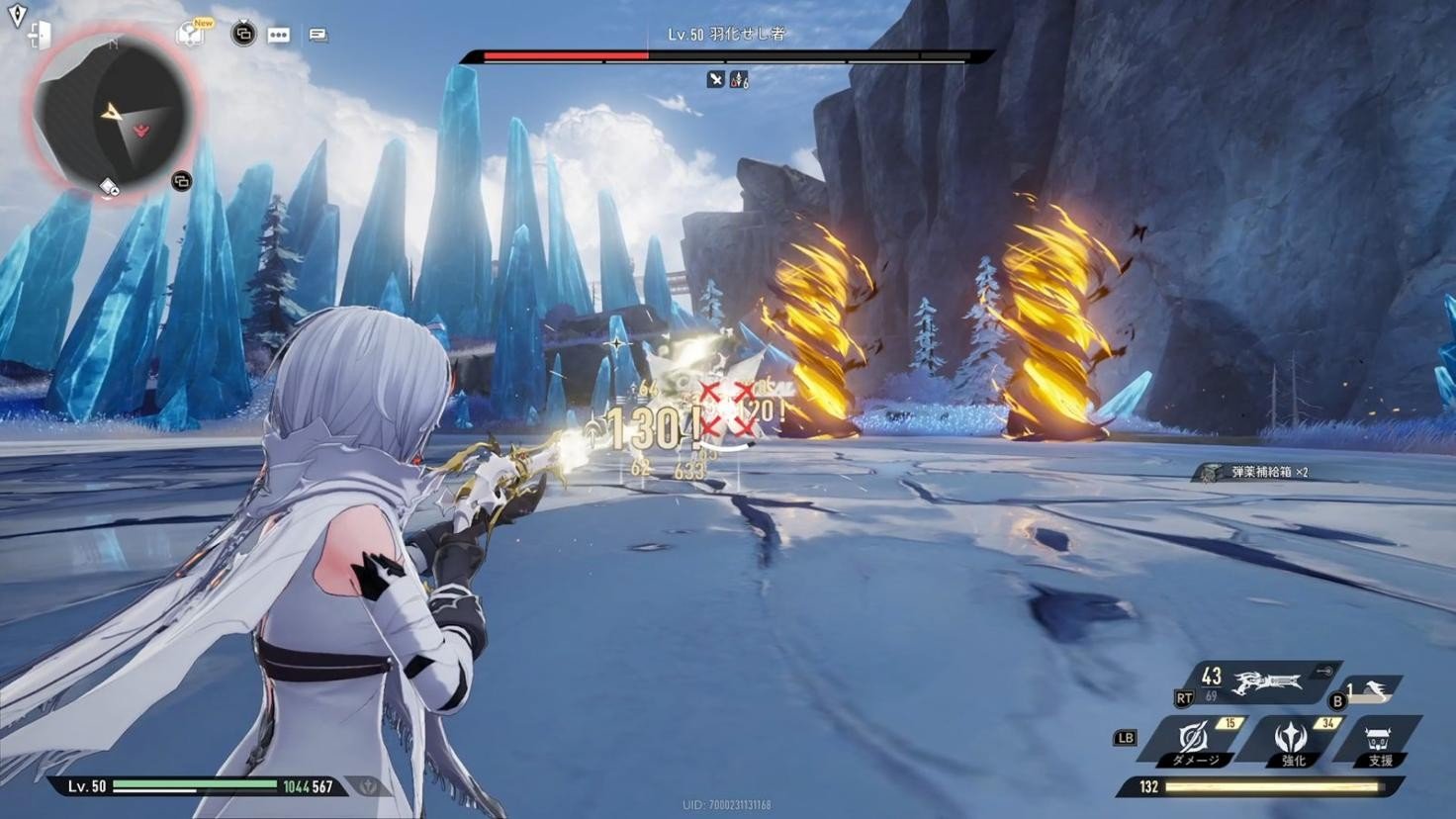Click the round overlapping-windows icon by the dots
This screenshot has width=1456, height=819.
(242, 35)
